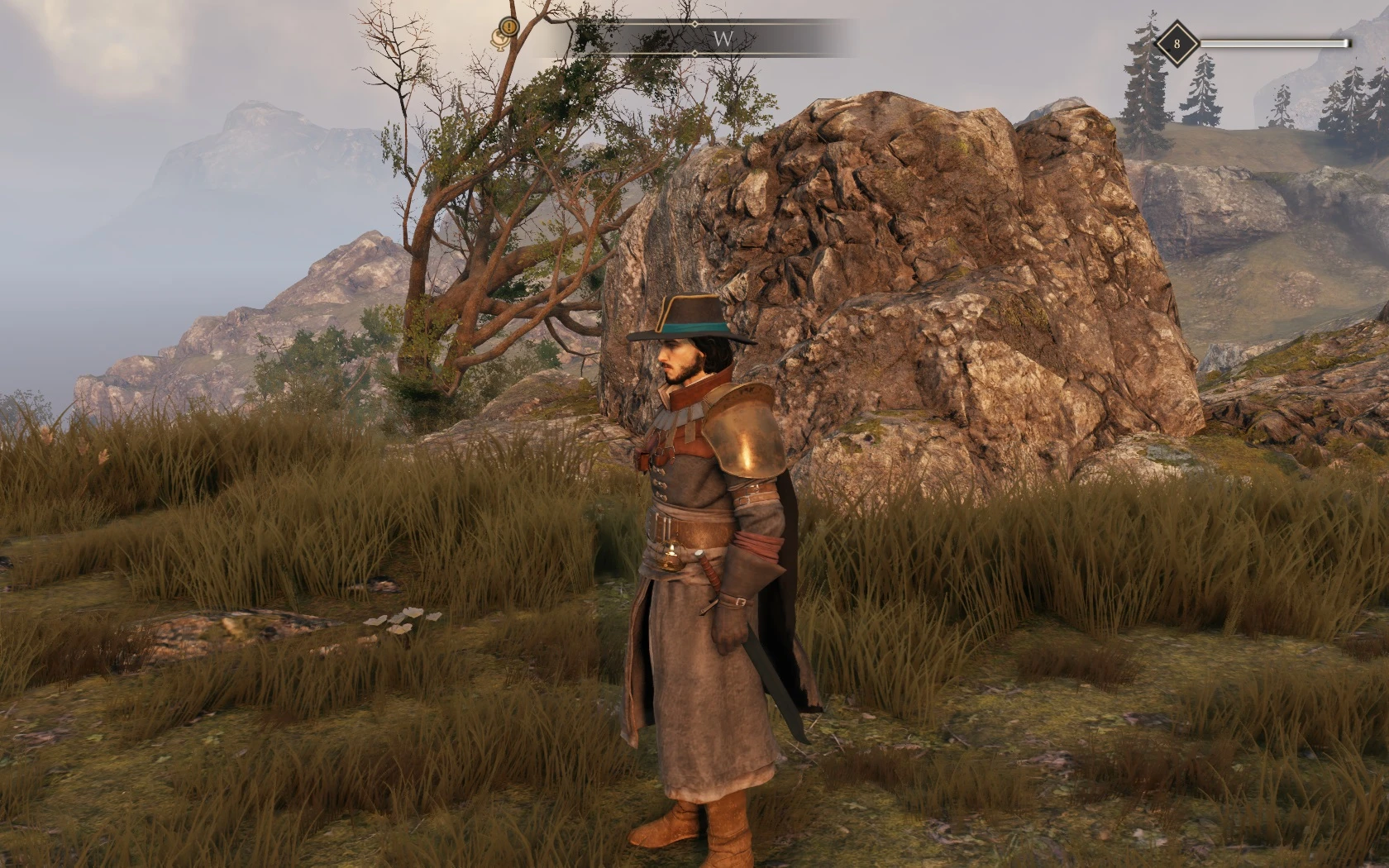Open the level emblem progression details
The height and width of the screenshot is (868, 1389).
(1177, 42)
